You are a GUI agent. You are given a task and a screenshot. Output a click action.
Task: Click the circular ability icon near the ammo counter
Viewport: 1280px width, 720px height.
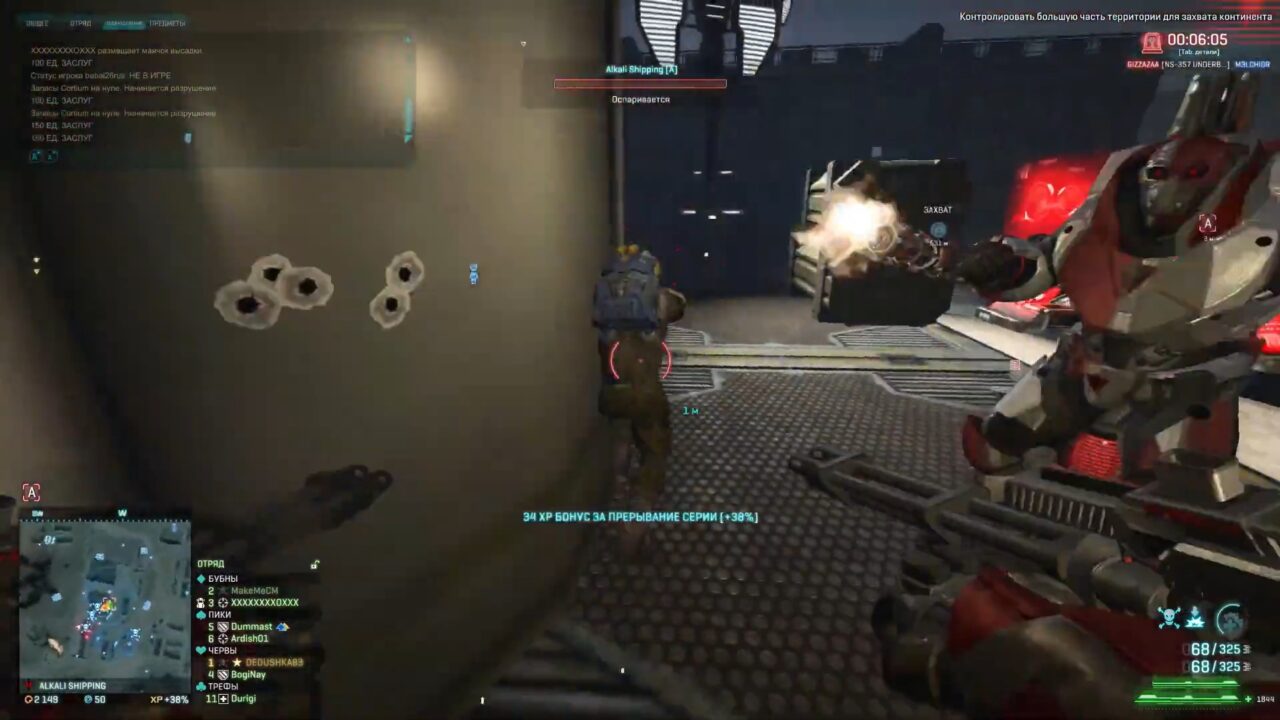tap(1230, 617)
